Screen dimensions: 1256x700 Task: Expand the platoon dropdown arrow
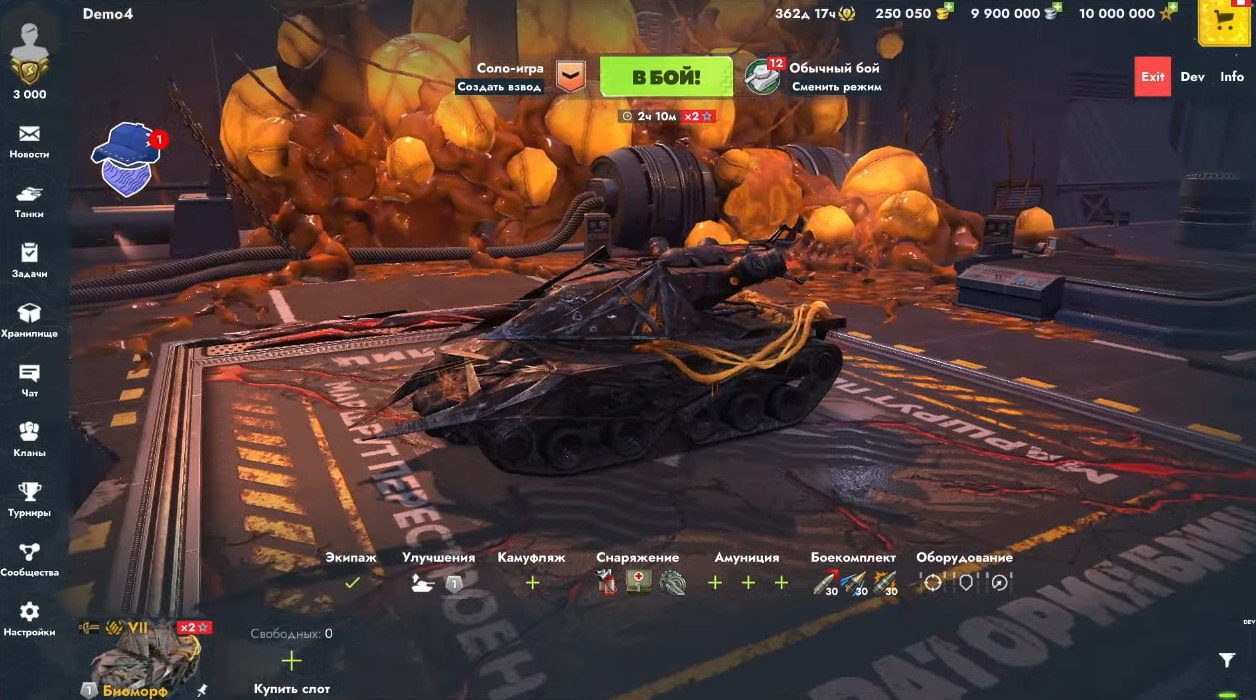[570, 77]
